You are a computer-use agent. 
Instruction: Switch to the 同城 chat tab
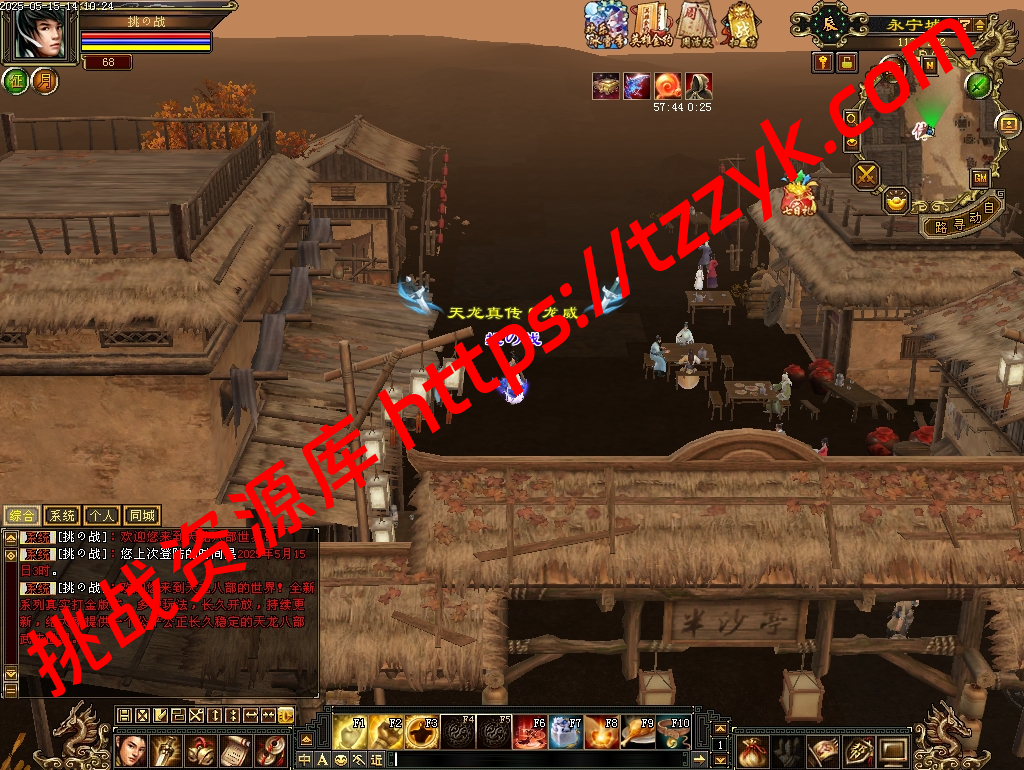pyautogui.click(x=141, y=516)
